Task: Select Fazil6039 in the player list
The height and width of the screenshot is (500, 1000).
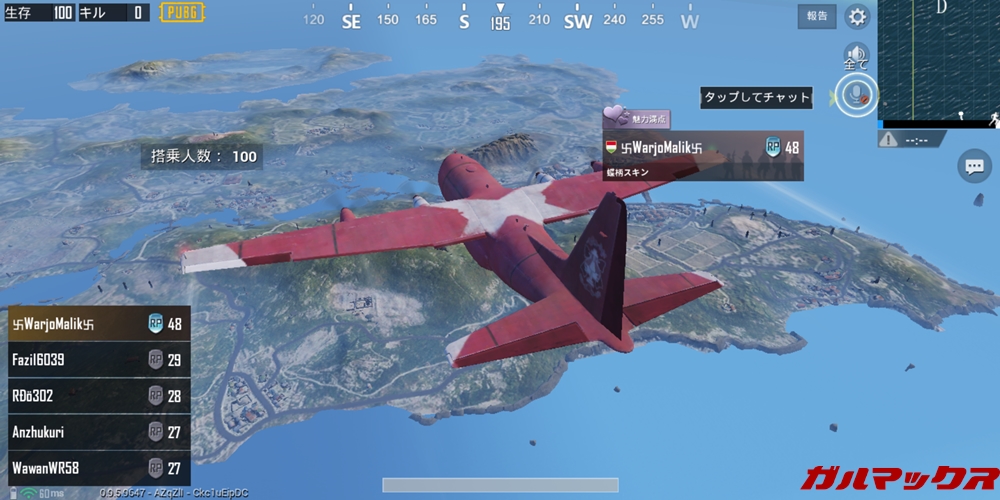Action: coord(95,360)
